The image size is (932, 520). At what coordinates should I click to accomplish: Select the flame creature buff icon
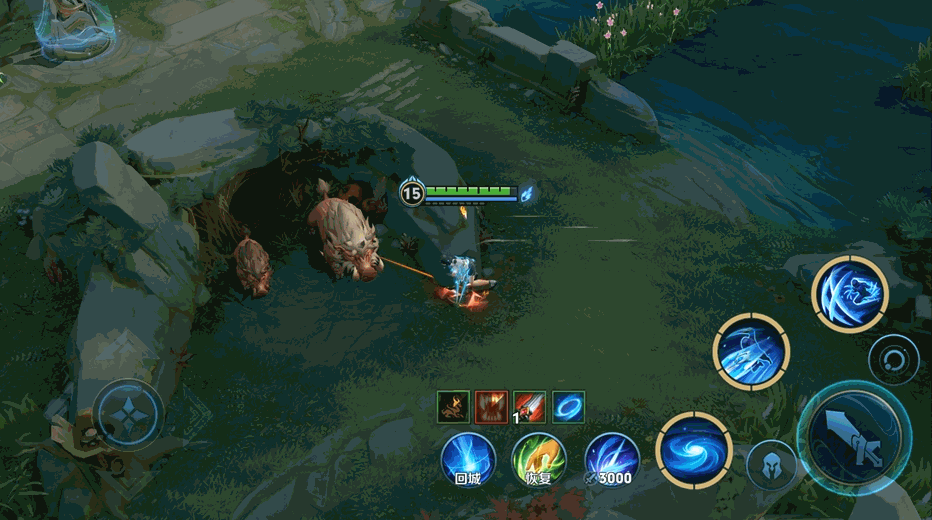pyautogui.click(x=453, y=406)
